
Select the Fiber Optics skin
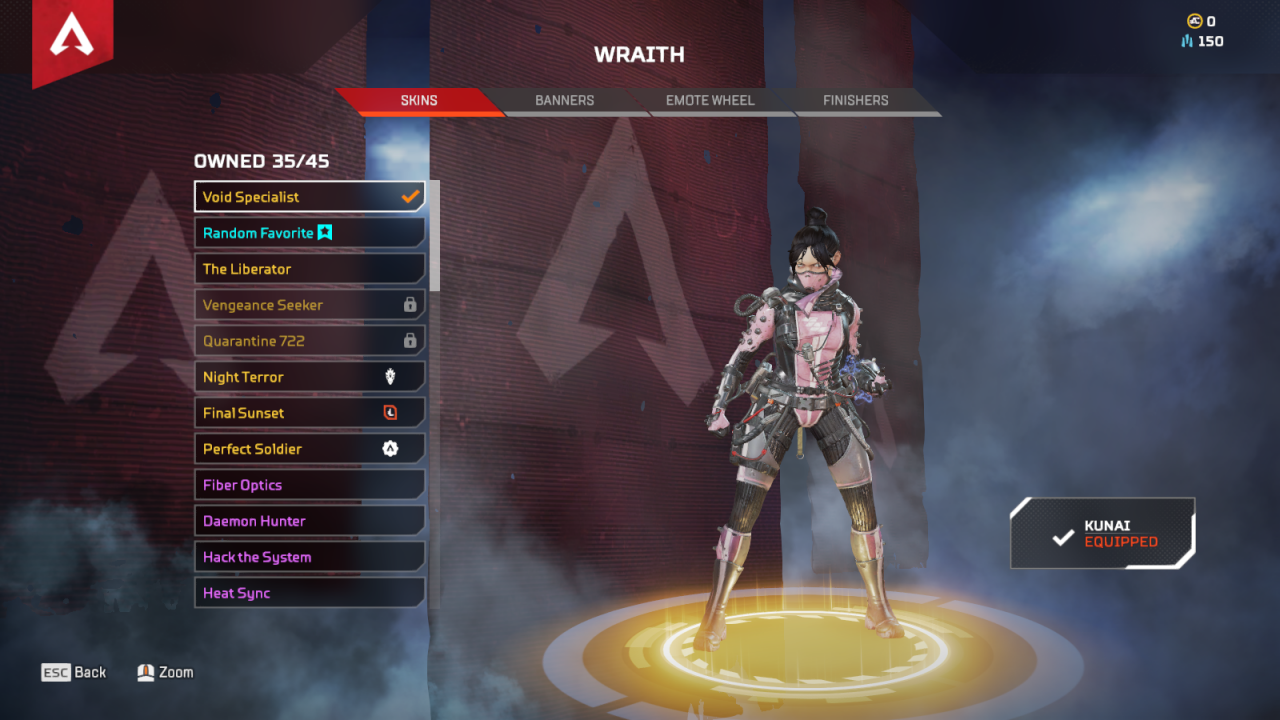[x=309, y=485]
